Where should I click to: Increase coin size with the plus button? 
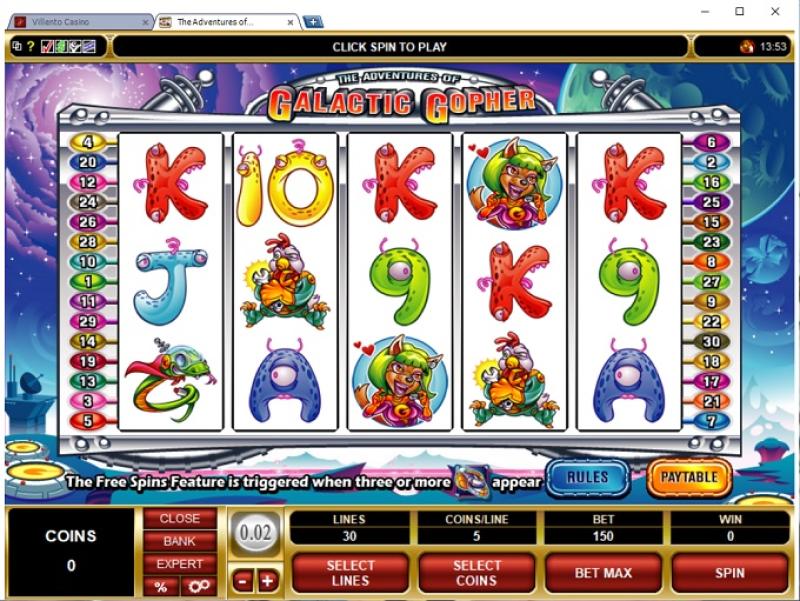pyautogui.click(x=267, y=581)
